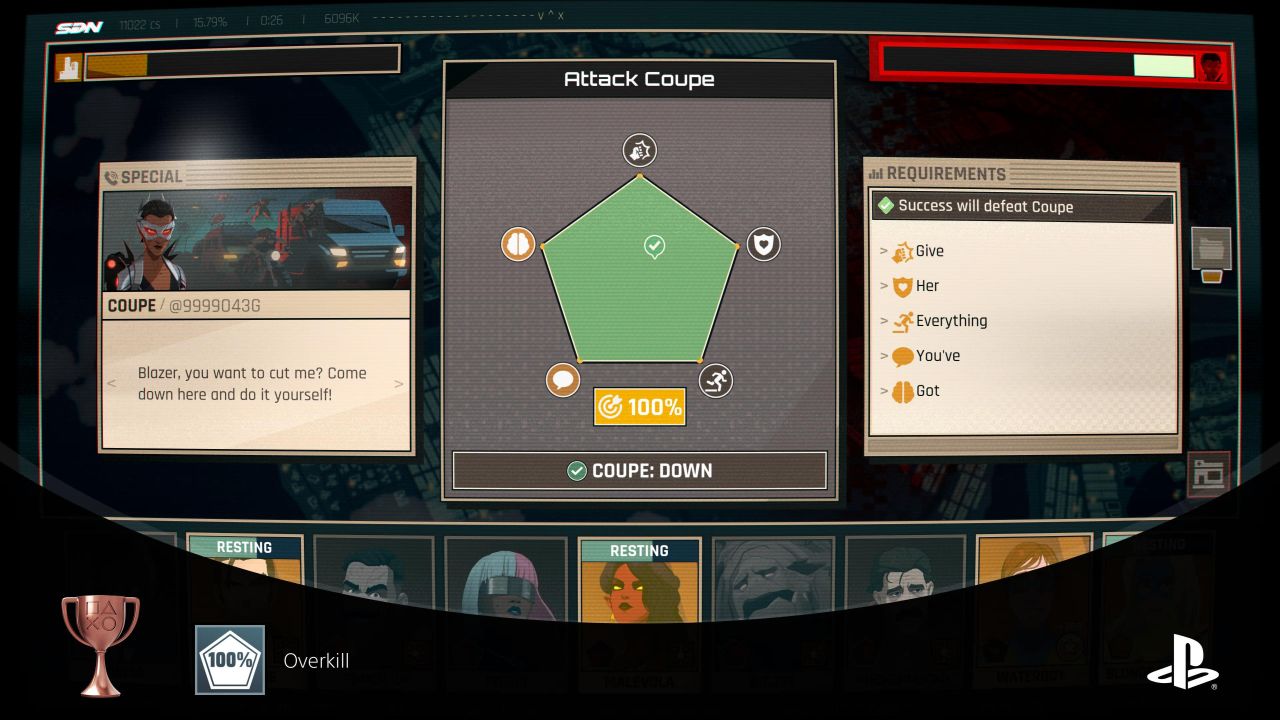Image resolution: width=1280 pixels, height=720 pixels.
Task: Show next Coupe dialogue line arrow
Action: (x=399, y=384)
